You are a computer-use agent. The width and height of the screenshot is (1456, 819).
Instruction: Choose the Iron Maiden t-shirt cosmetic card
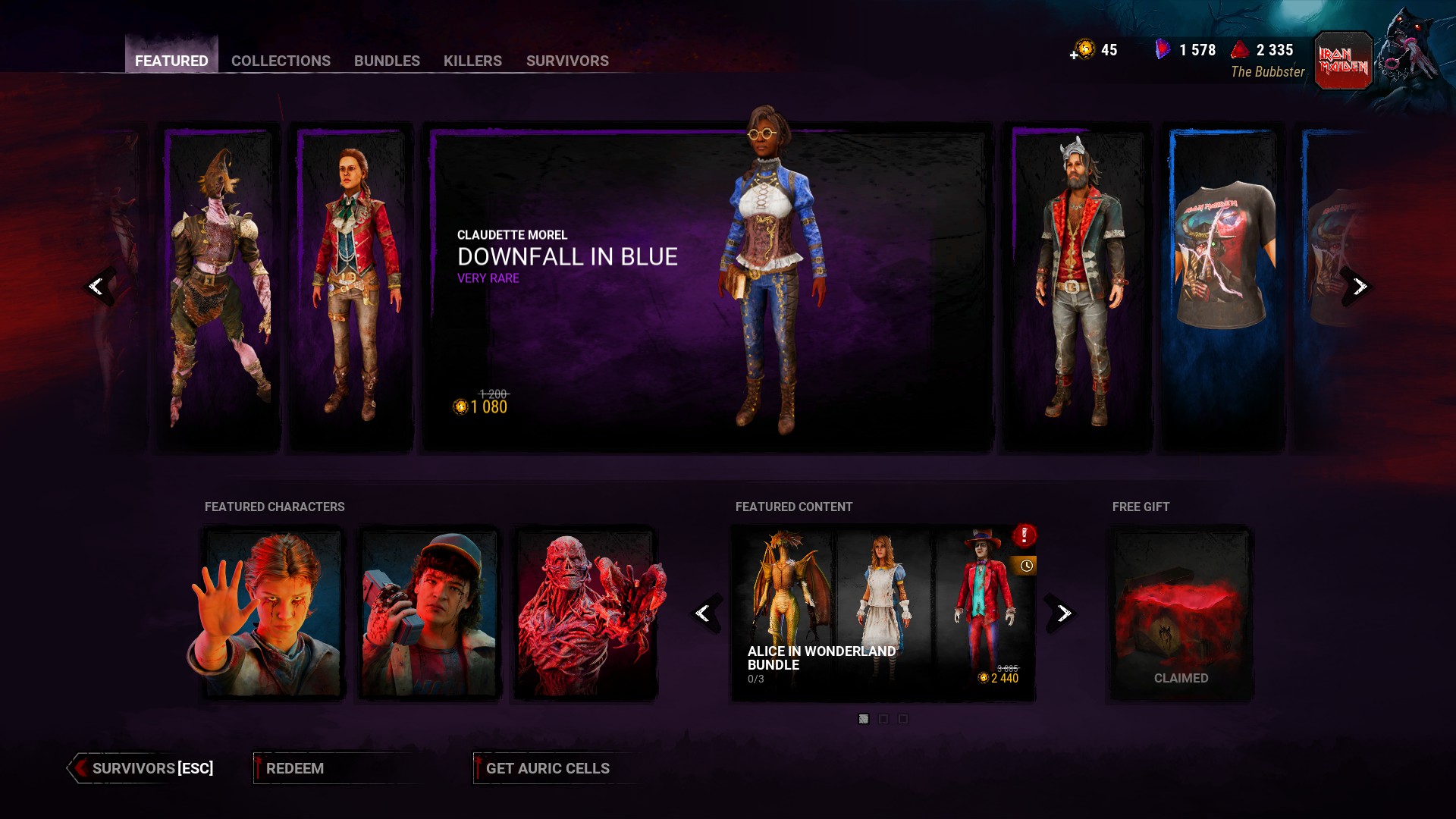point(1222,288)
